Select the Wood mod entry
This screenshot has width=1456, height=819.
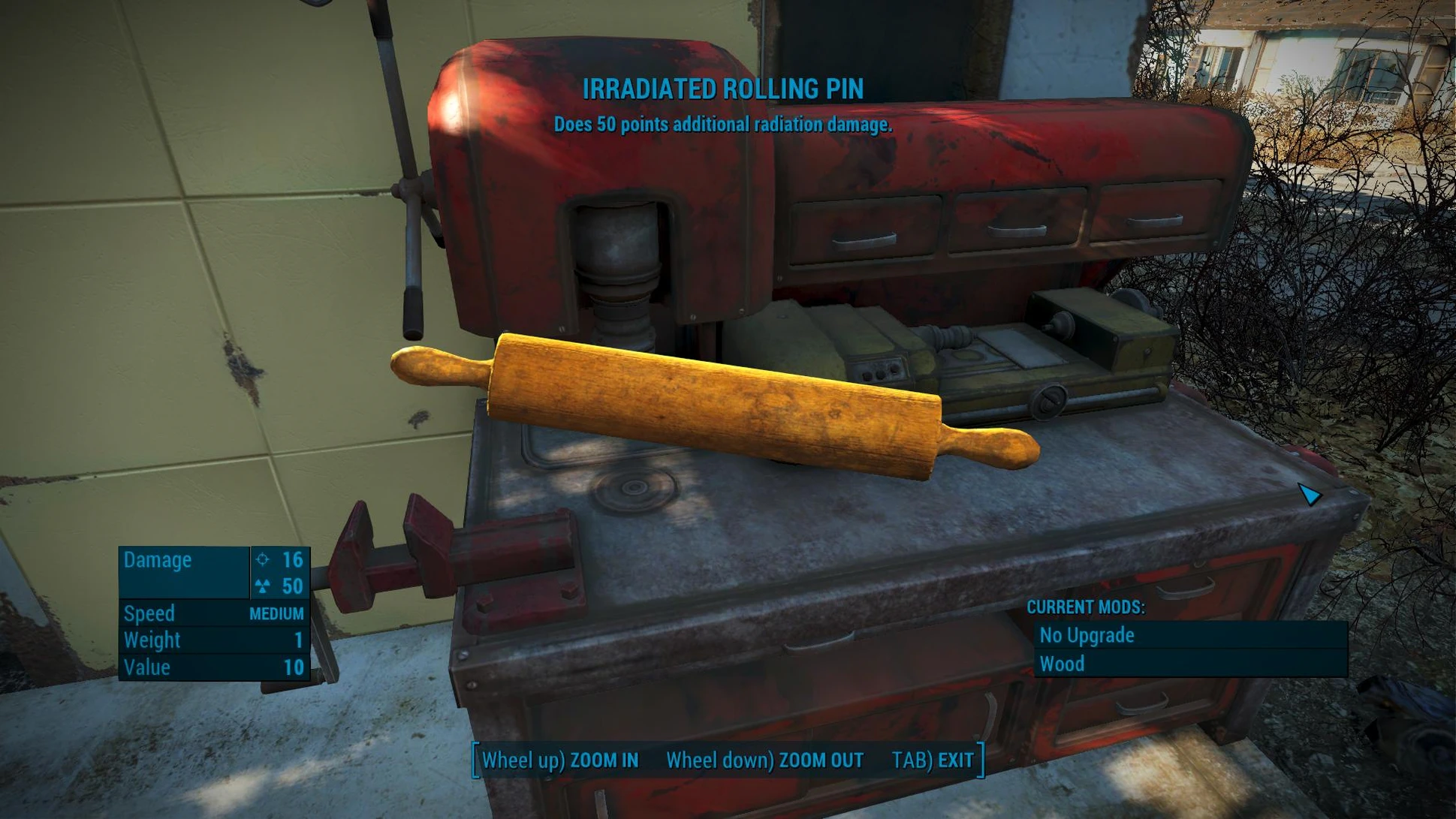(1189, 664)
